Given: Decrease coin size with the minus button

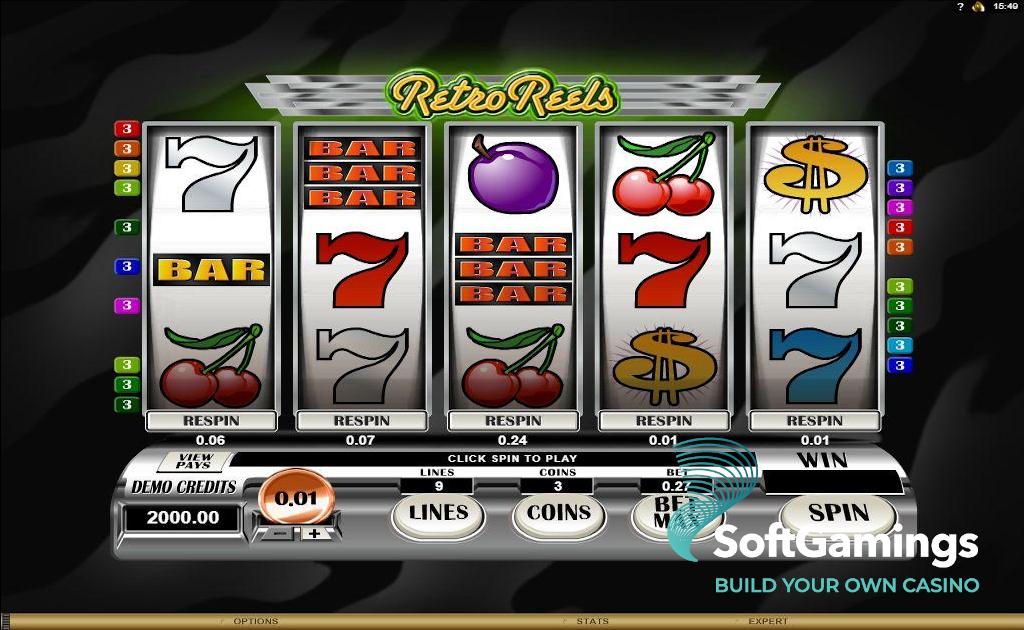Looking at the screenshot, I should 281,533.
